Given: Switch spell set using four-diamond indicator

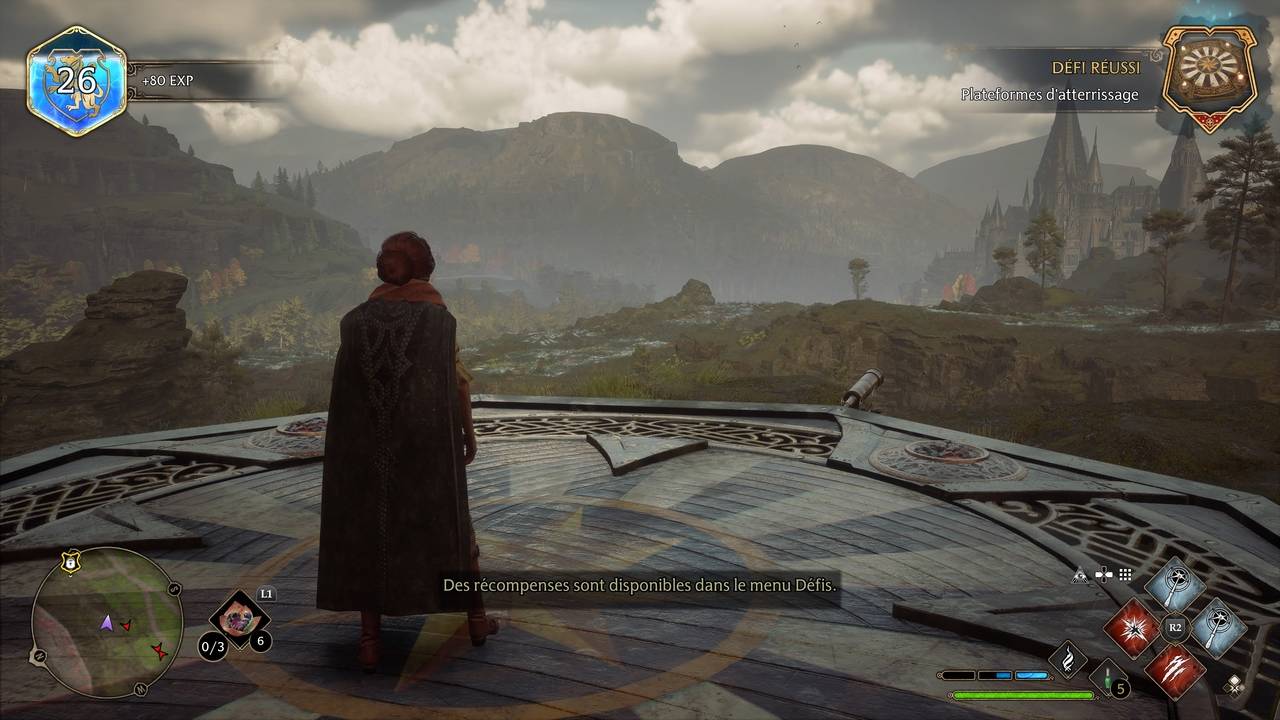Looking at the screenshot, I should click(x=1235, y=684).
